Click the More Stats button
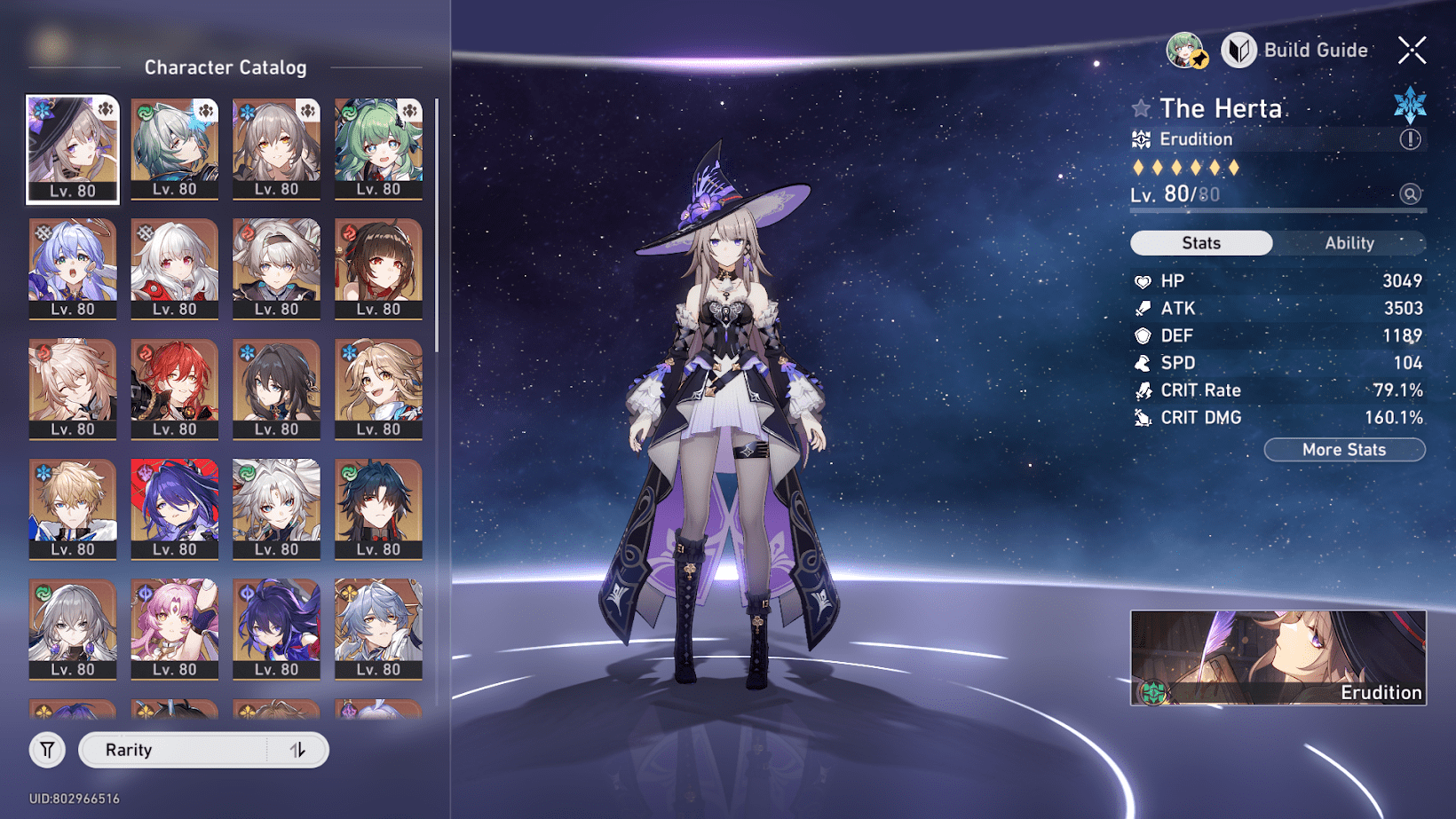The height and width of the screenshot is (819, 1456). [1344, 450]
